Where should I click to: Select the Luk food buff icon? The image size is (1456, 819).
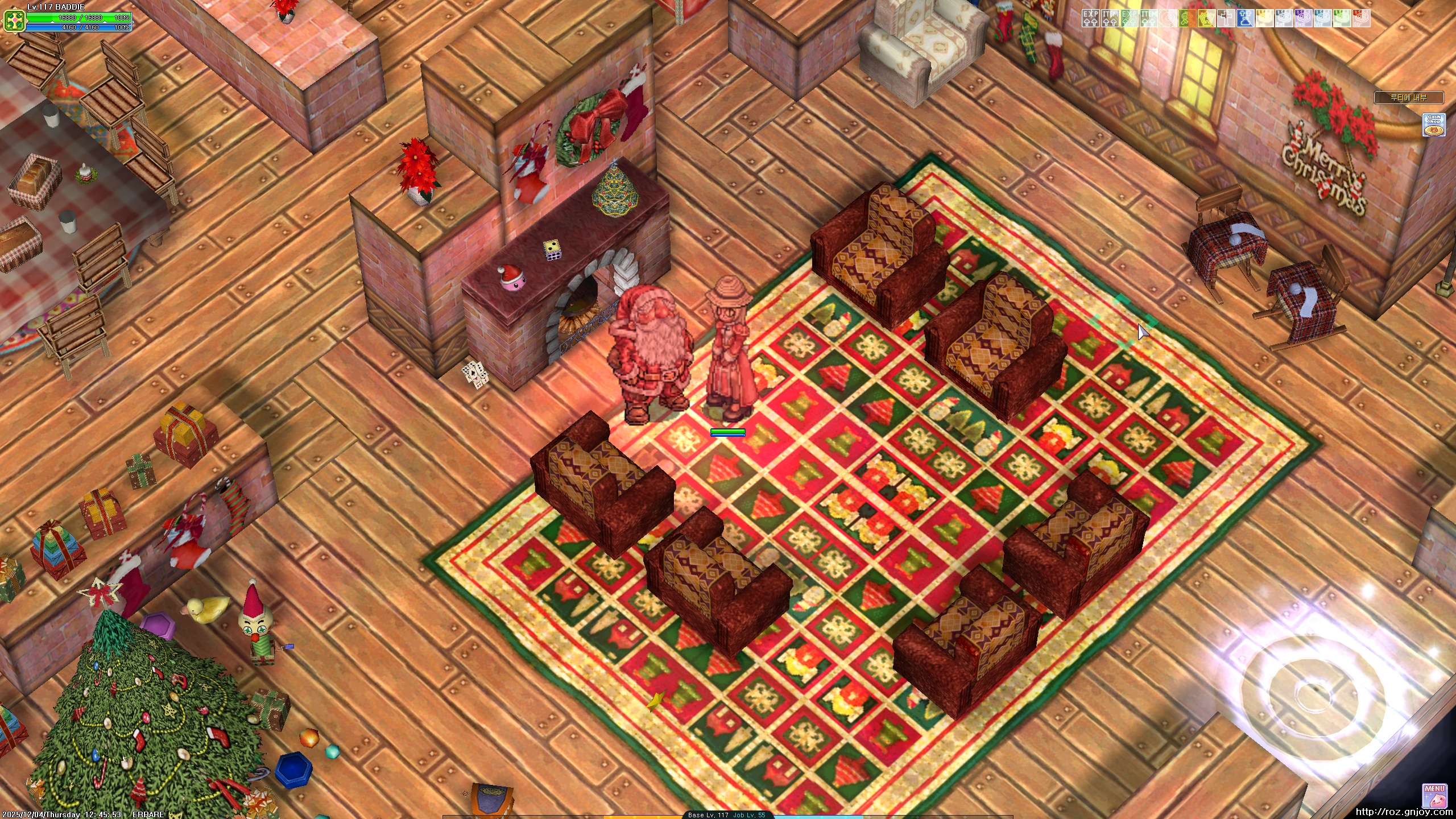[x=1265, y=18]
